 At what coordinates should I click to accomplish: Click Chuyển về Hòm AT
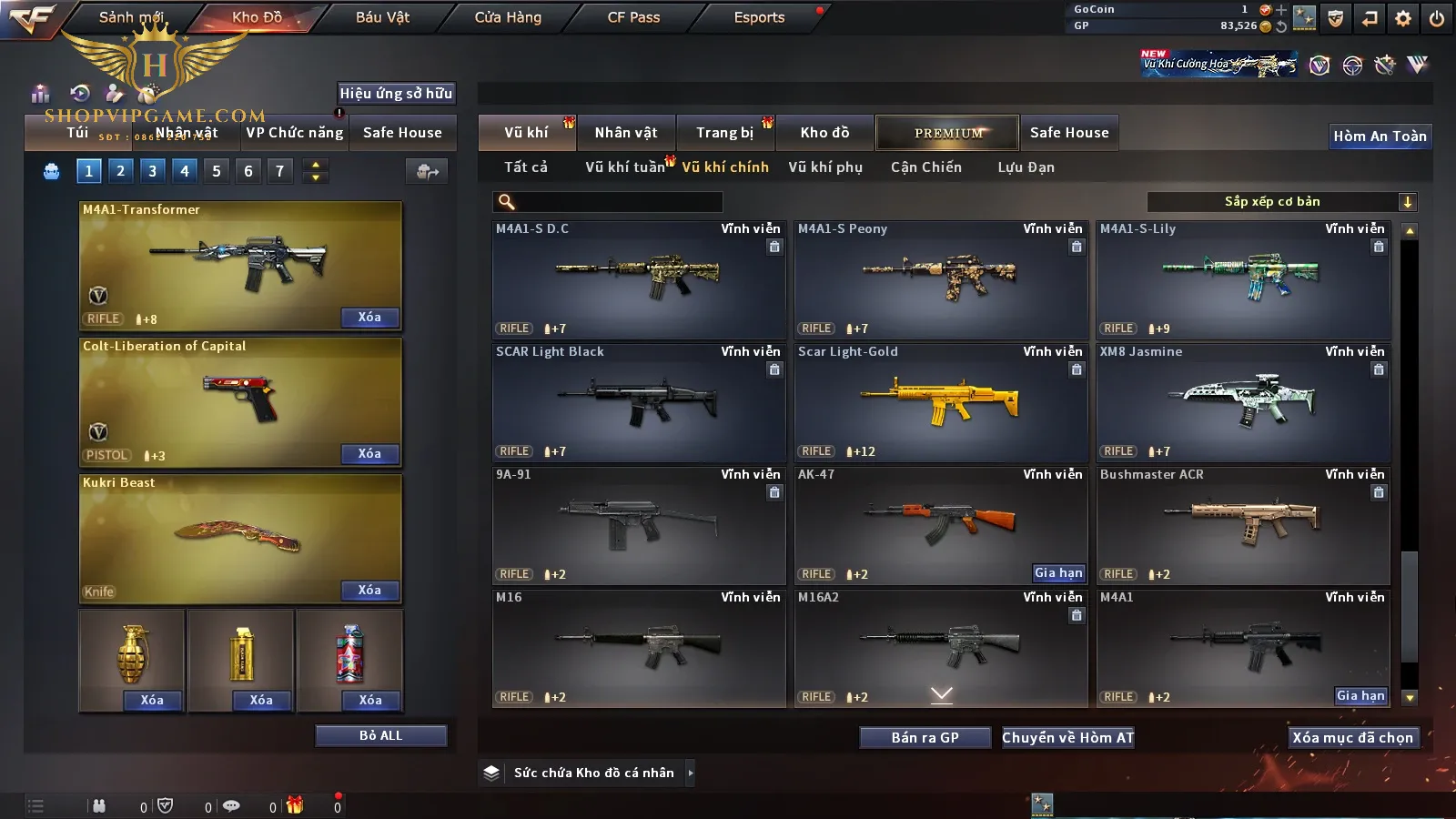[1068, 738]
